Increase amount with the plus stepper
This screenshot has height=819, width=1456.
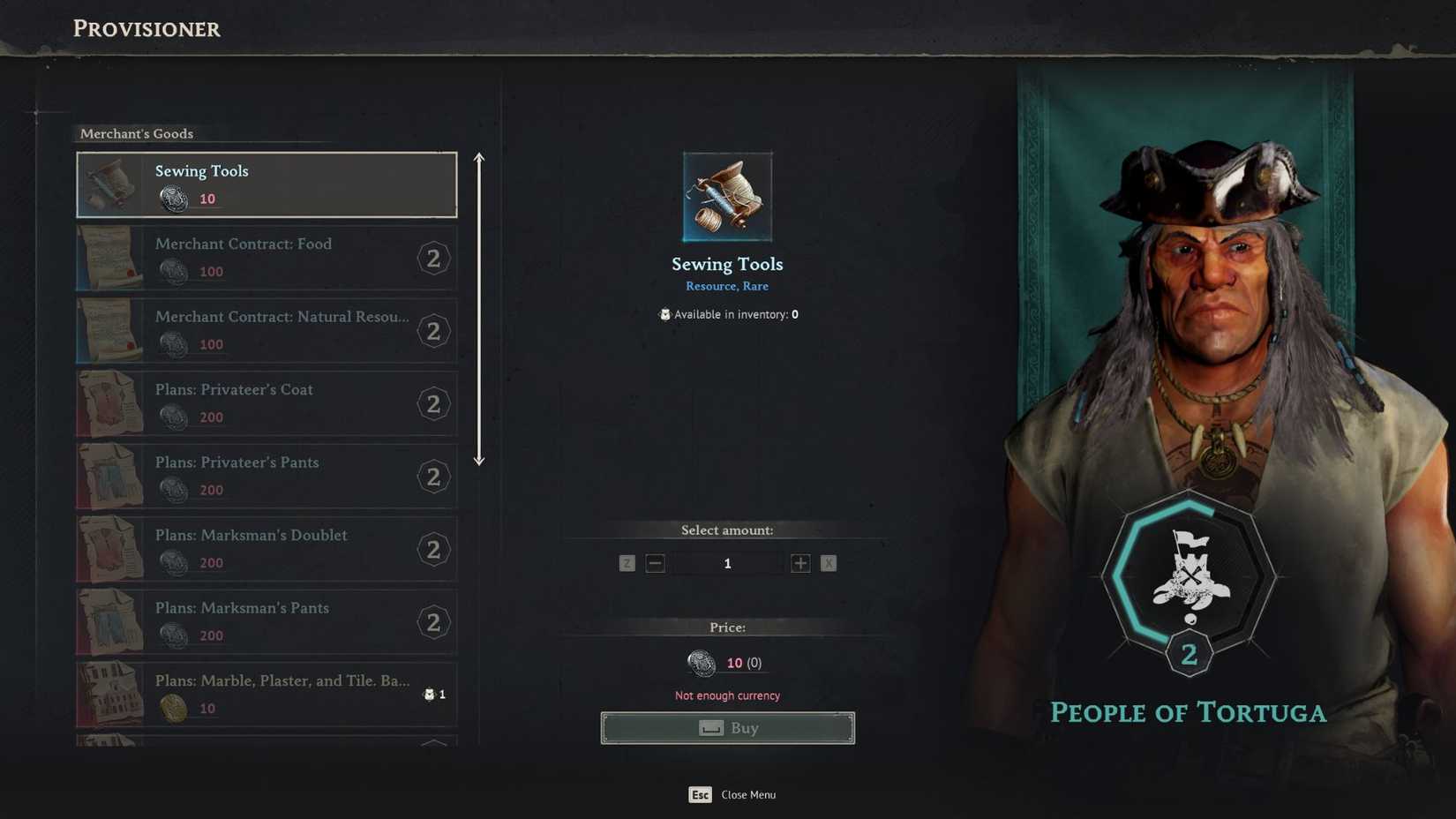pos(799,563)
